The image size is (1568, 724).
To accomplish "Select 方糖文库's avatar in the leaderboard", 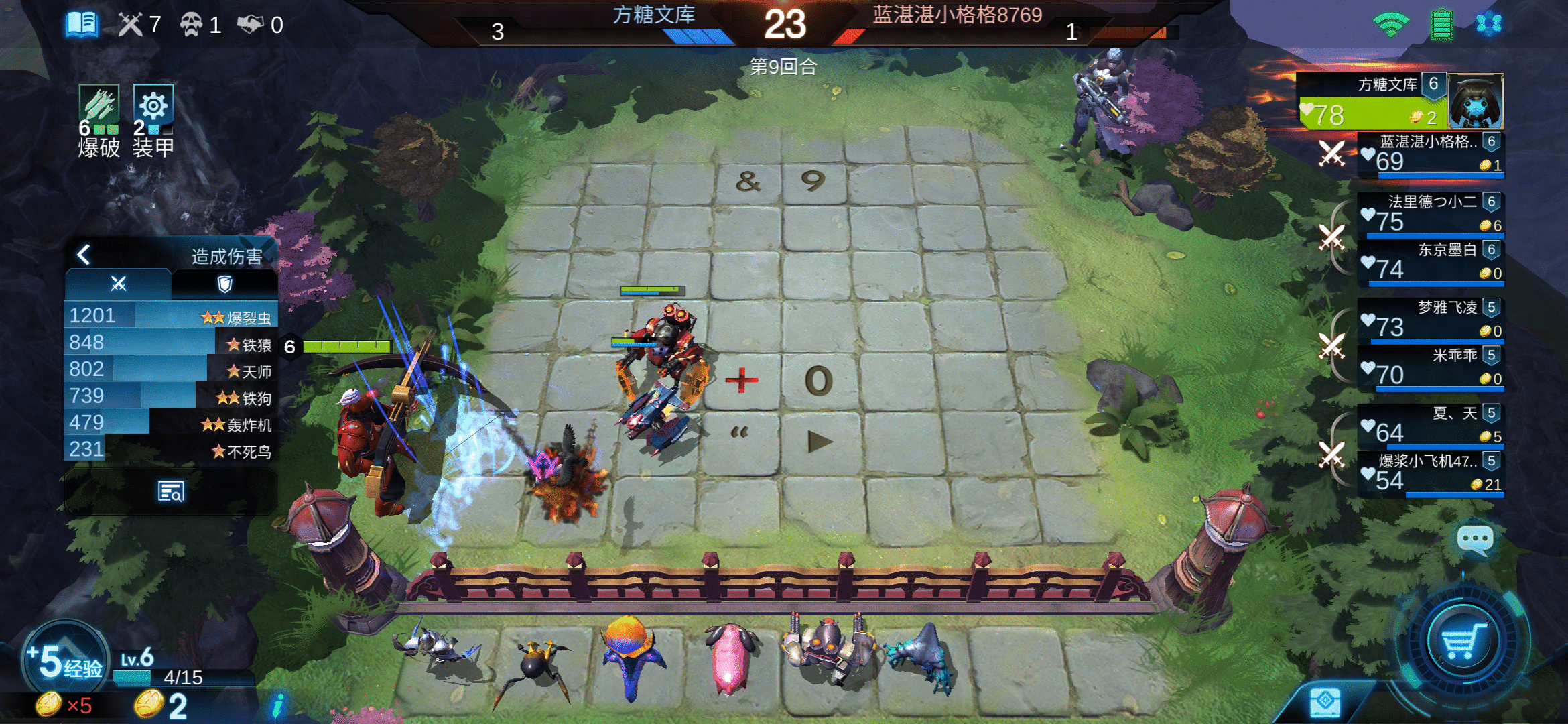I will click(1476, 102).
